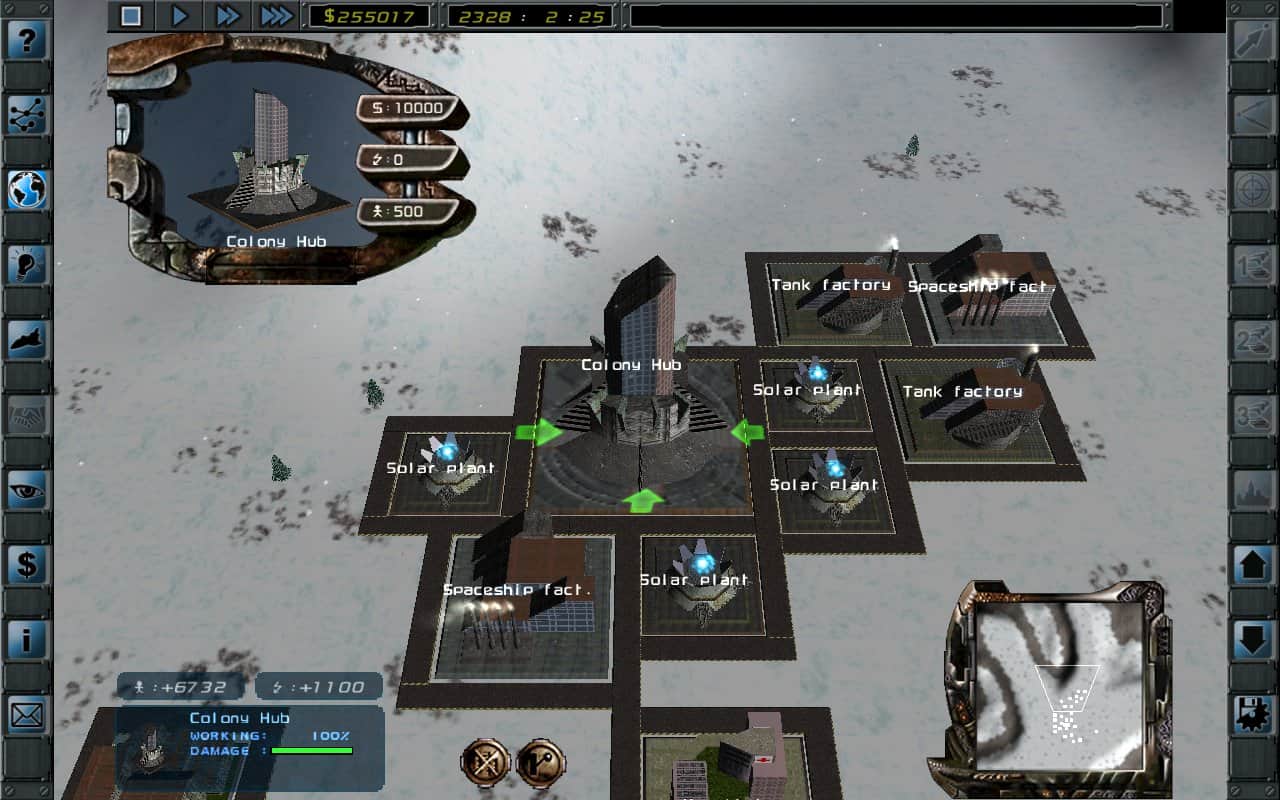Click the up arrow button
The width and height of the screenshot is (1280, 800).
(1253, 565)
